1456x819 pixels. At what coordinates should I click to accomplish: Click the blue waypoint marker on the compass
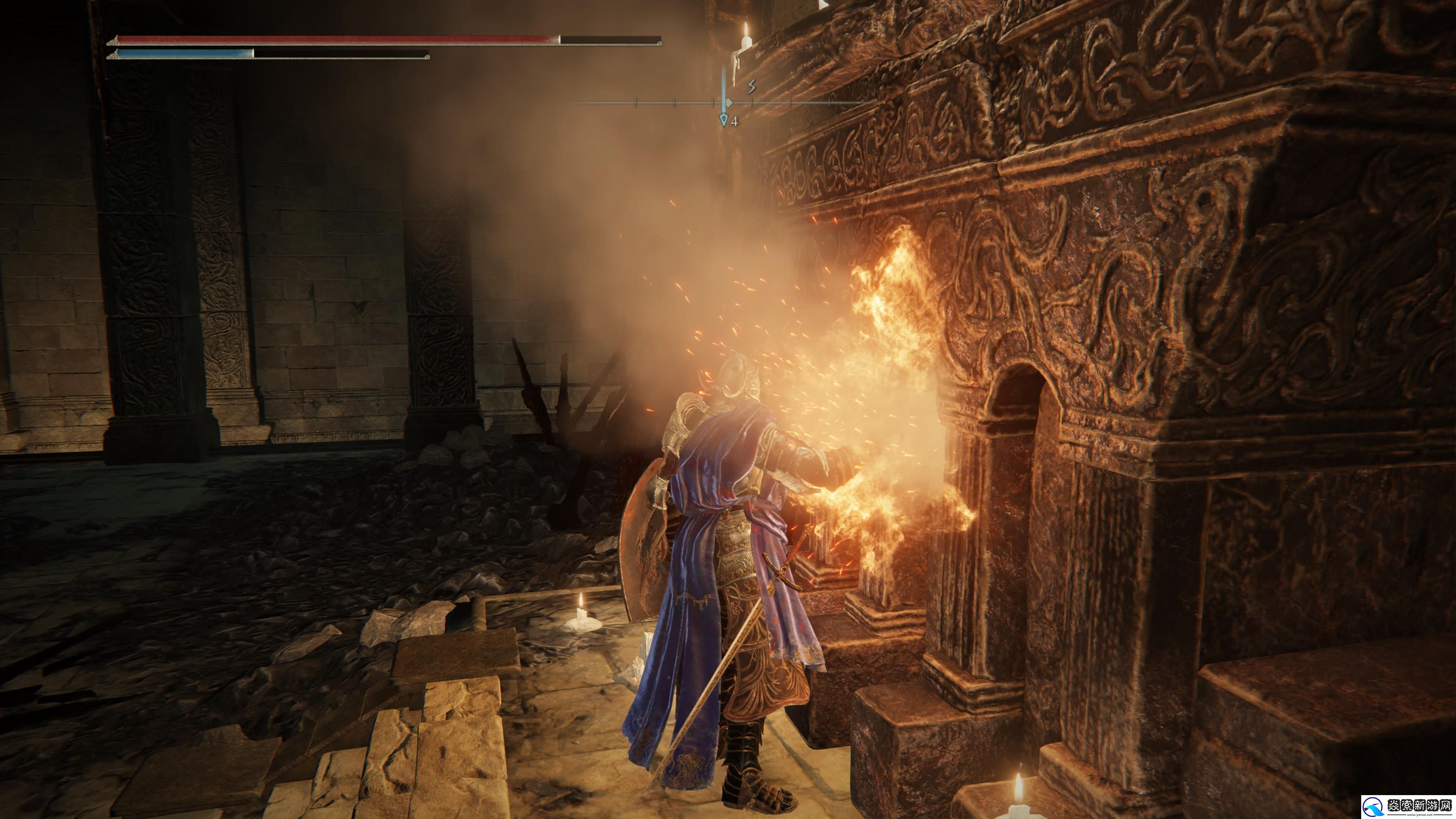click(x=723, y=119)
